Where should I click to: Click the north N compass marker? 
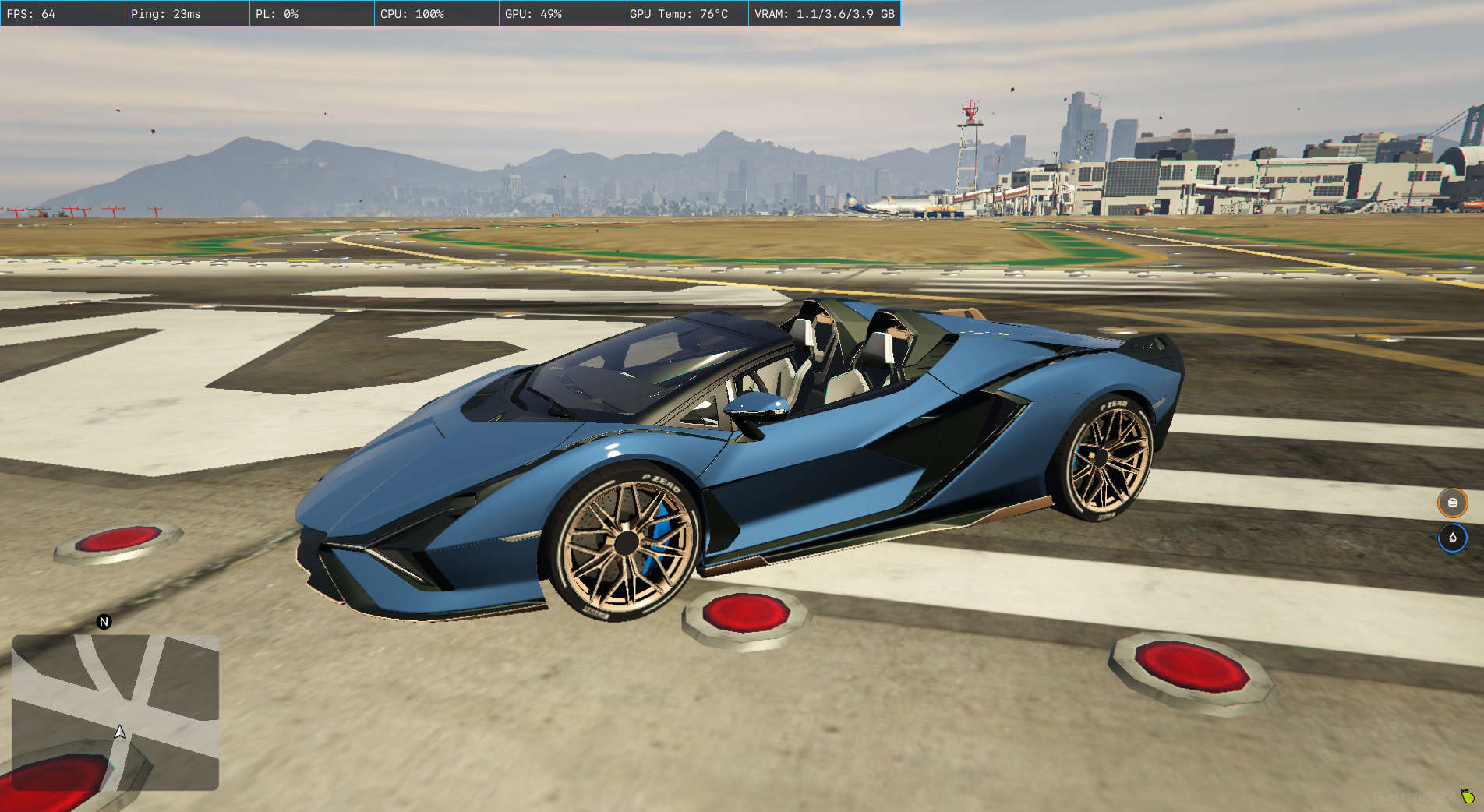[x=104, y=622]
